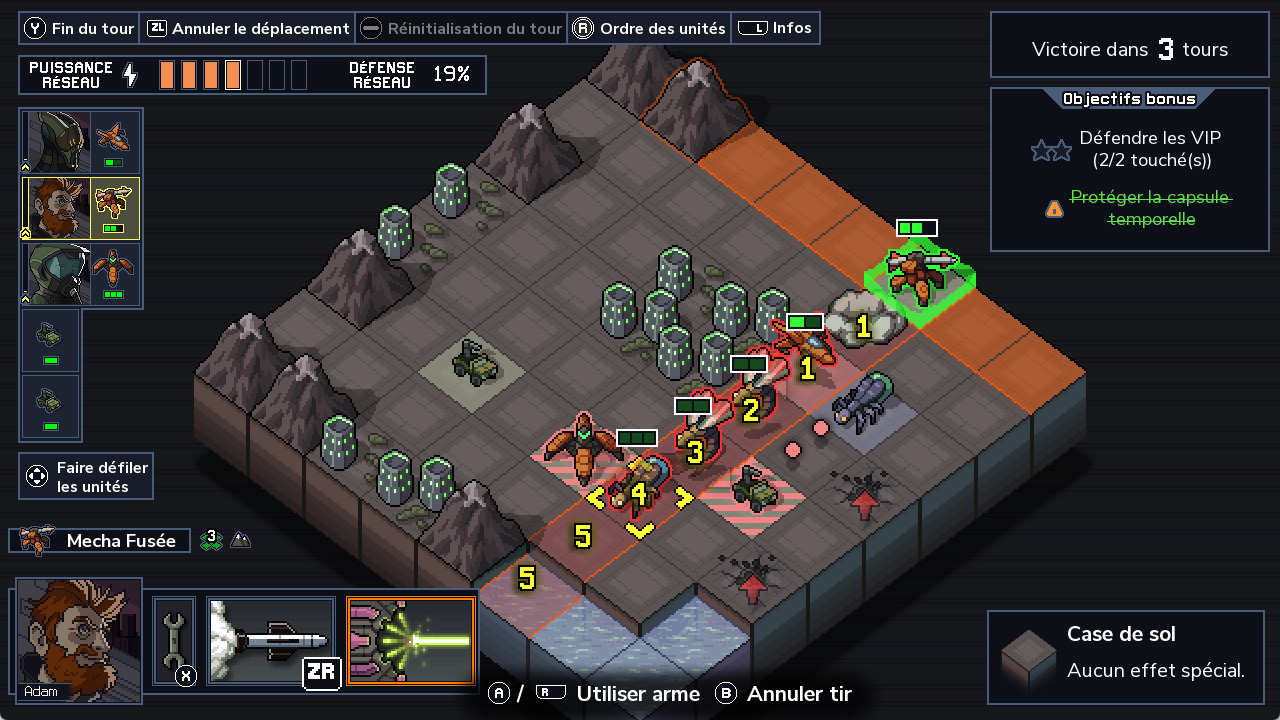Click 'Fin du tour'

pos(79,28)
